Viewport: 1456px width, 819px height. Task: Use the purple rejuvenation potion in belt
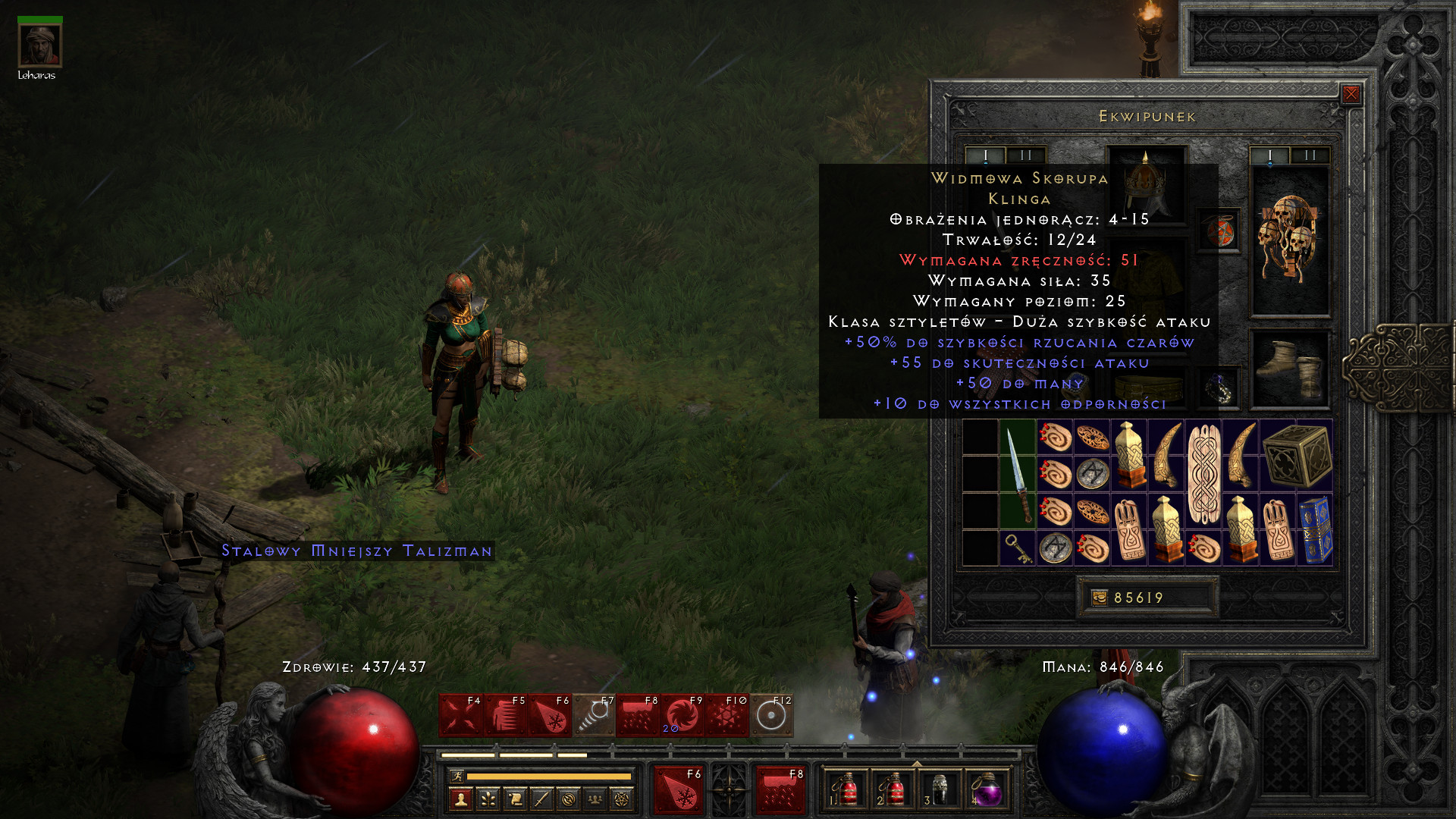(x=986, y=790)
